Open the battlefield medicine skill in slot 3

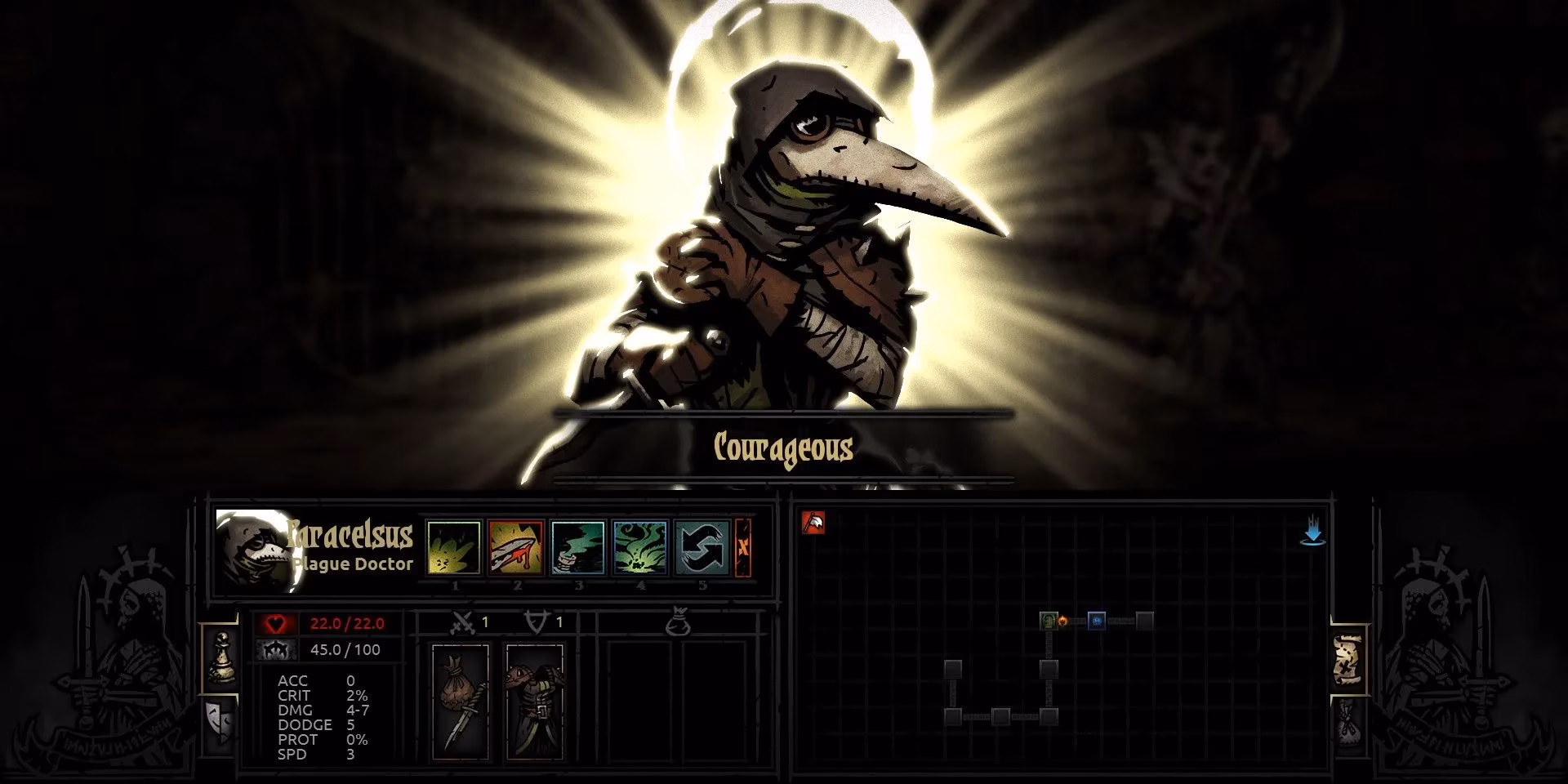(x=579, y=549)
